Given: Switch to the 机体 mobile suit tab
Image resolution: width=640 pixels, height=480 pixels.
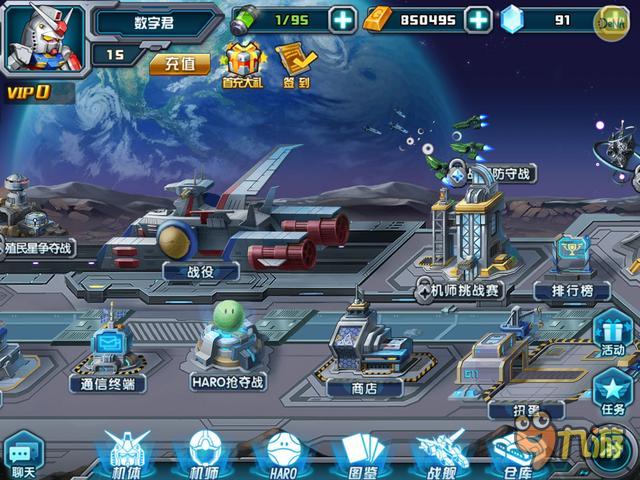Looking at the screenshot, I should pyautogui.click(x=125, y=455).
